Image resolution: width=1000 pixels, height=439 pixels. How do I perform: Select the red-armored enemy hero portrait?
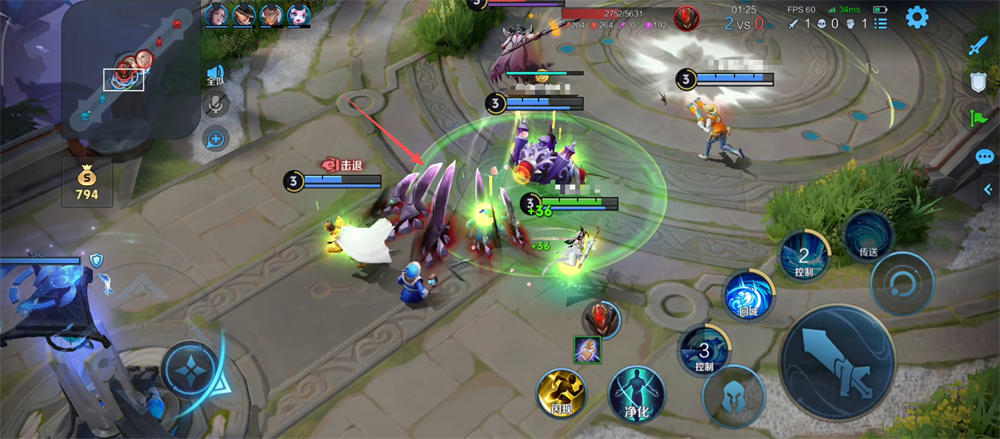[601, 318]
